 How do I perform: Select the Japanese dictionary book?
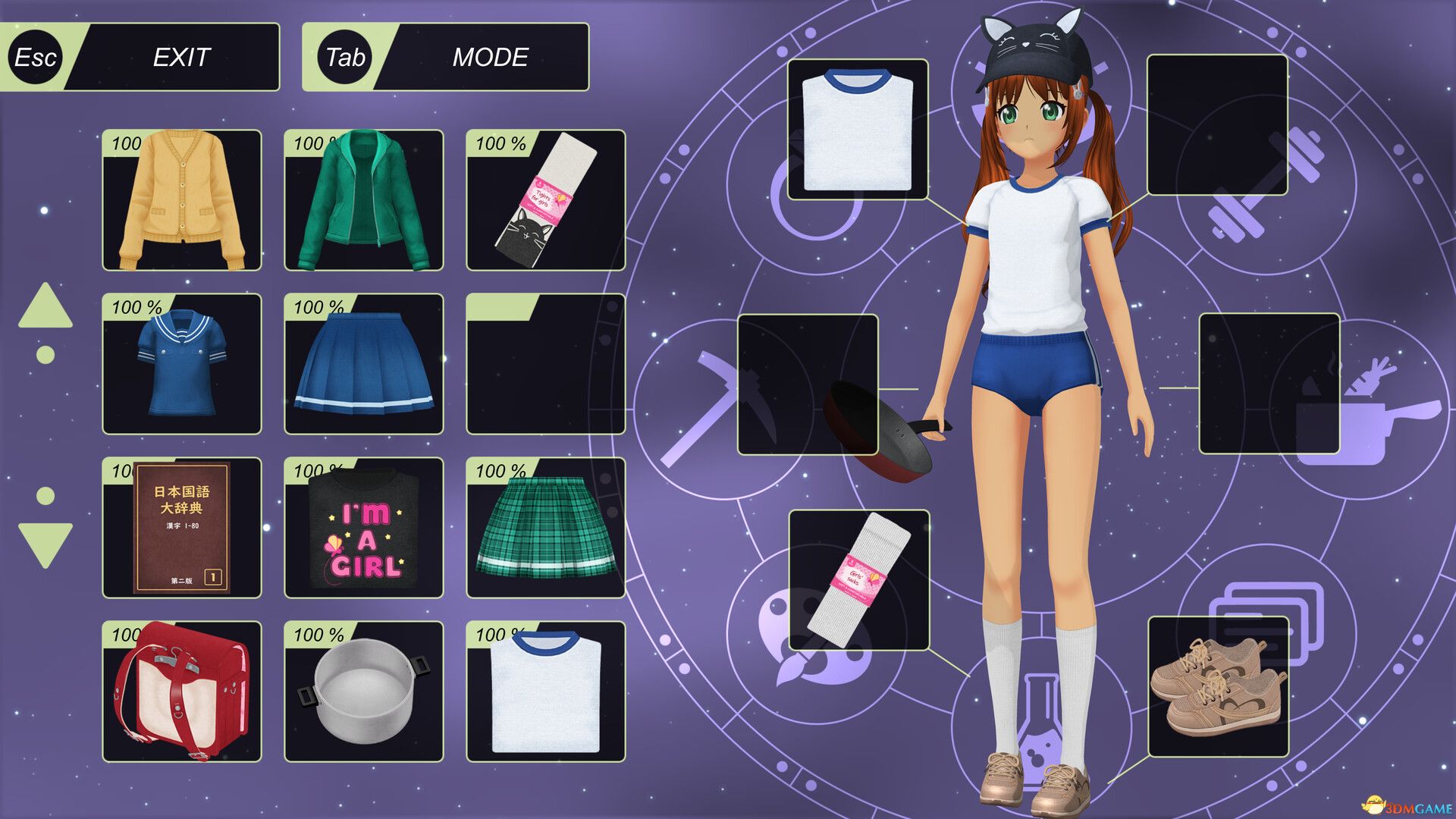pos(182,529)
